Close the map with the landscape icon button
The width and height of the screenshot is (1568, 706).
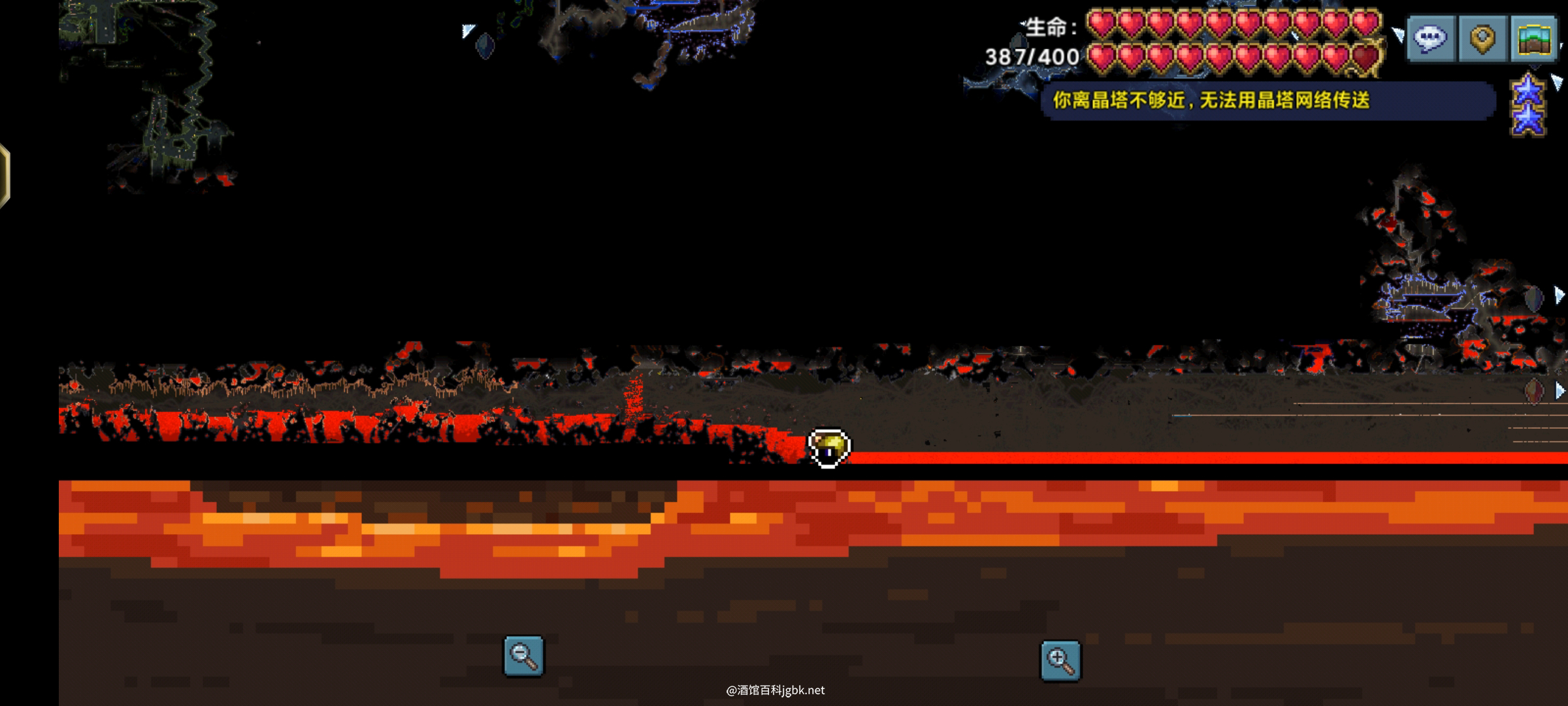point(1535,39)
